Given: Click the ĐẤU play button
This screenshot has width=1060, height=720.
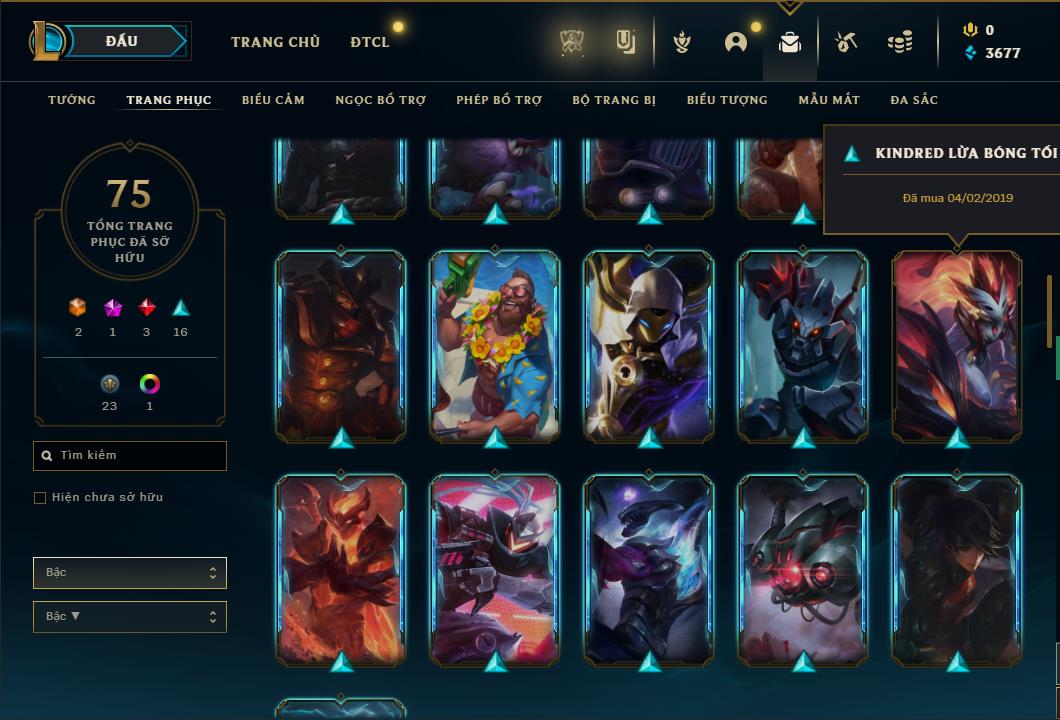Looking at the screenshot, I should pos(122,41).
